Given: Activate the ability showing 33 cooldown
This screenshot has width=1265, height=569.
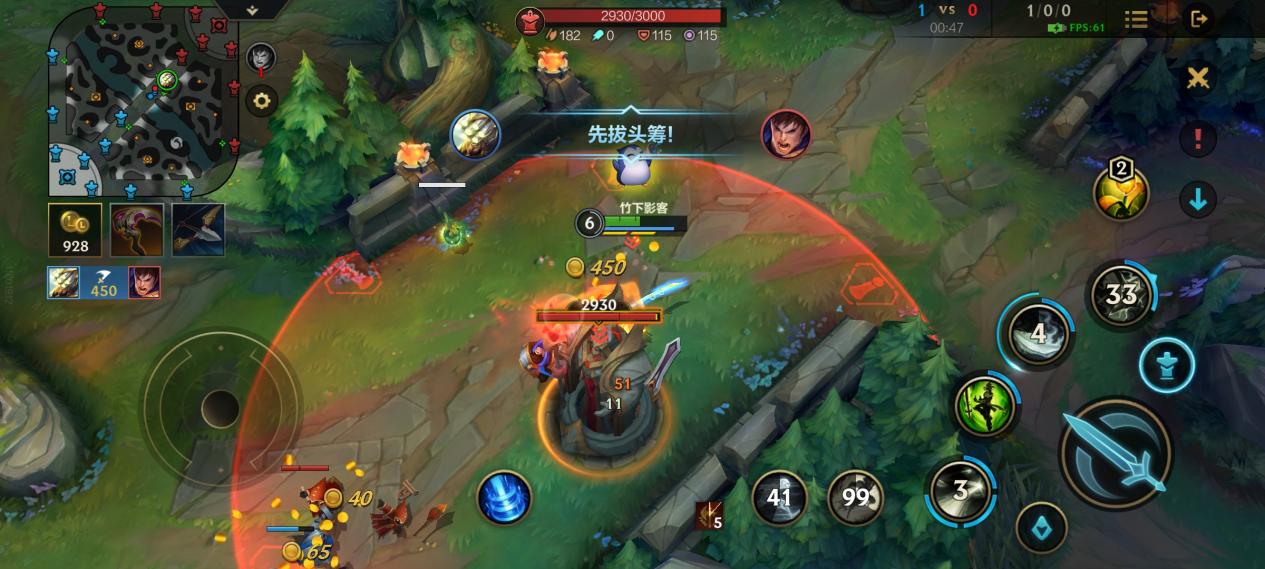Looking at the screenshot, I should point(1120,294).
